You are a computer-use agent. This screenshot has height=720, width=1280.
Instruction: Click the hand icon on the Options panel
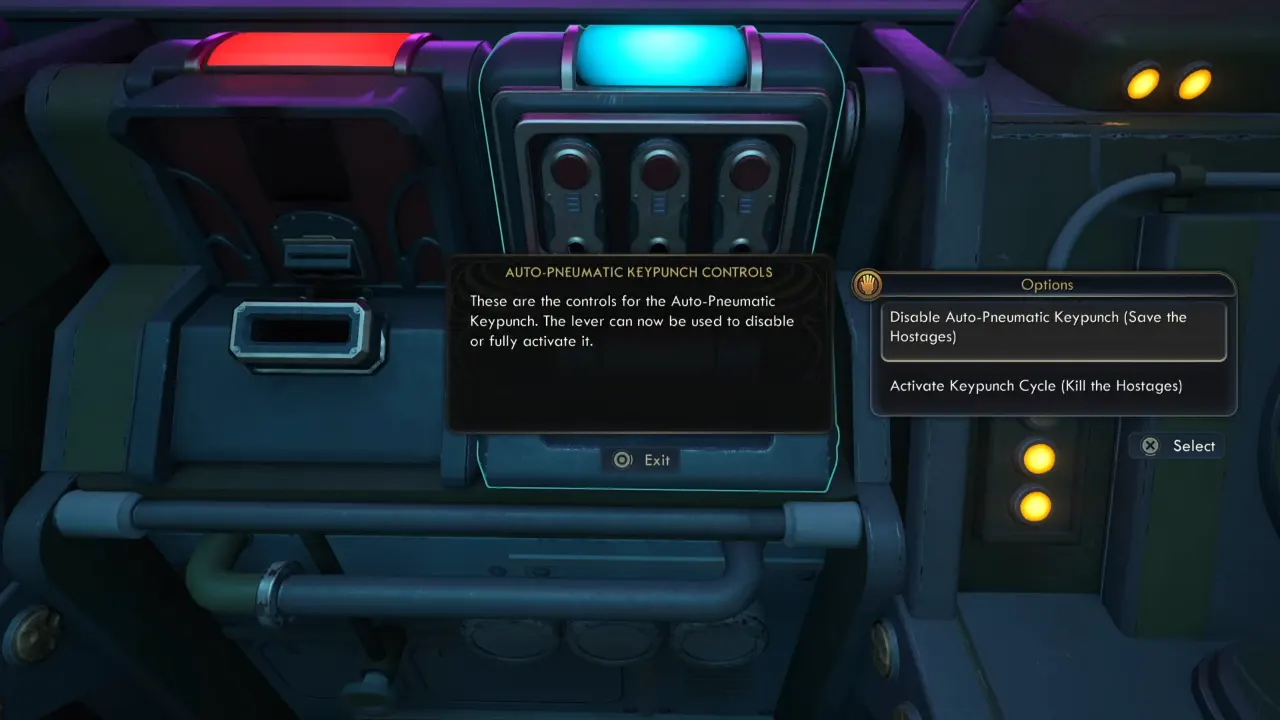point(869,284)
